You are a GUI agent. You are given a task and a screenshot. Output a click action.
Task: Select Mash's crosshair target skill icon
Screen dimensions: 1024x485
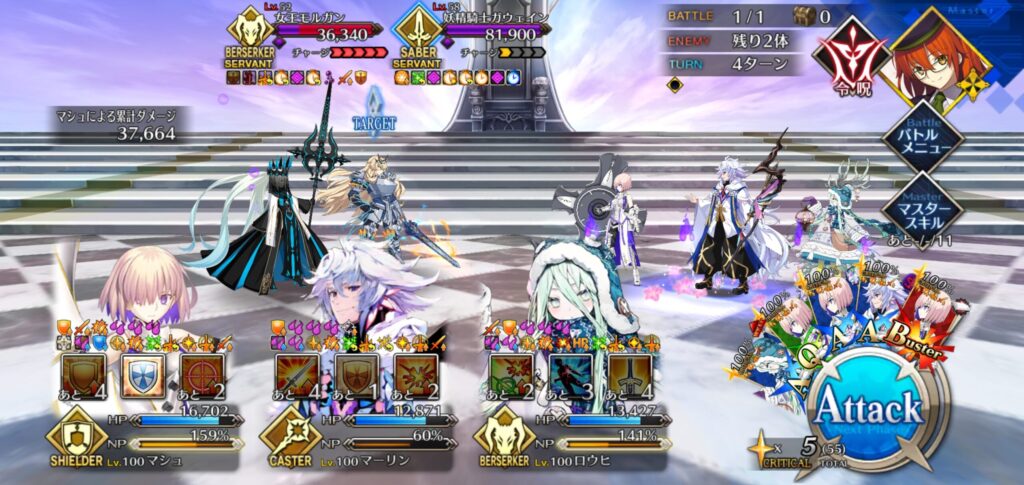201,377
